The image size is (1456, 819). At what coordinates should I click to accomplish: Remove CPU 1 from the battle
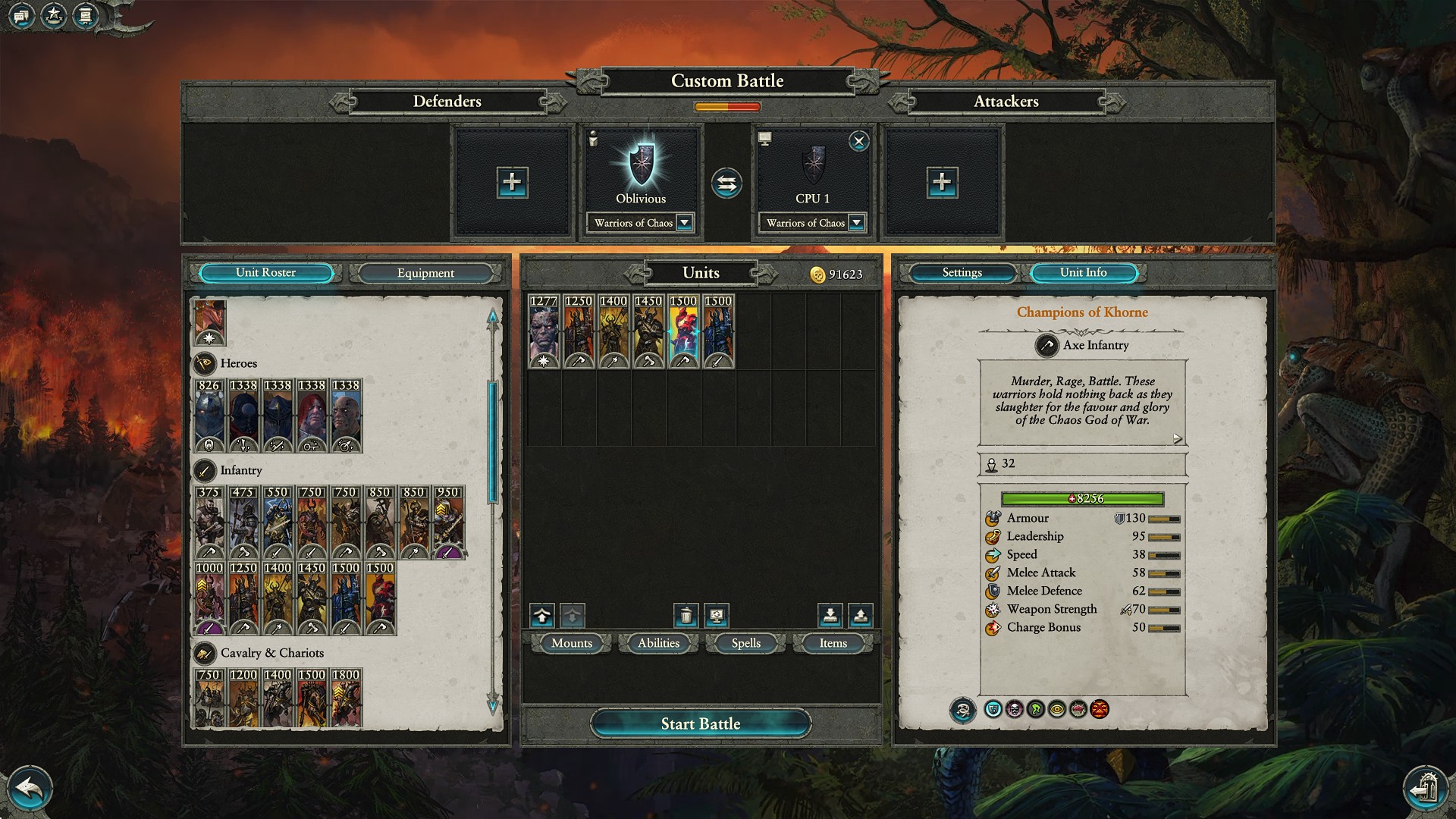858,141
